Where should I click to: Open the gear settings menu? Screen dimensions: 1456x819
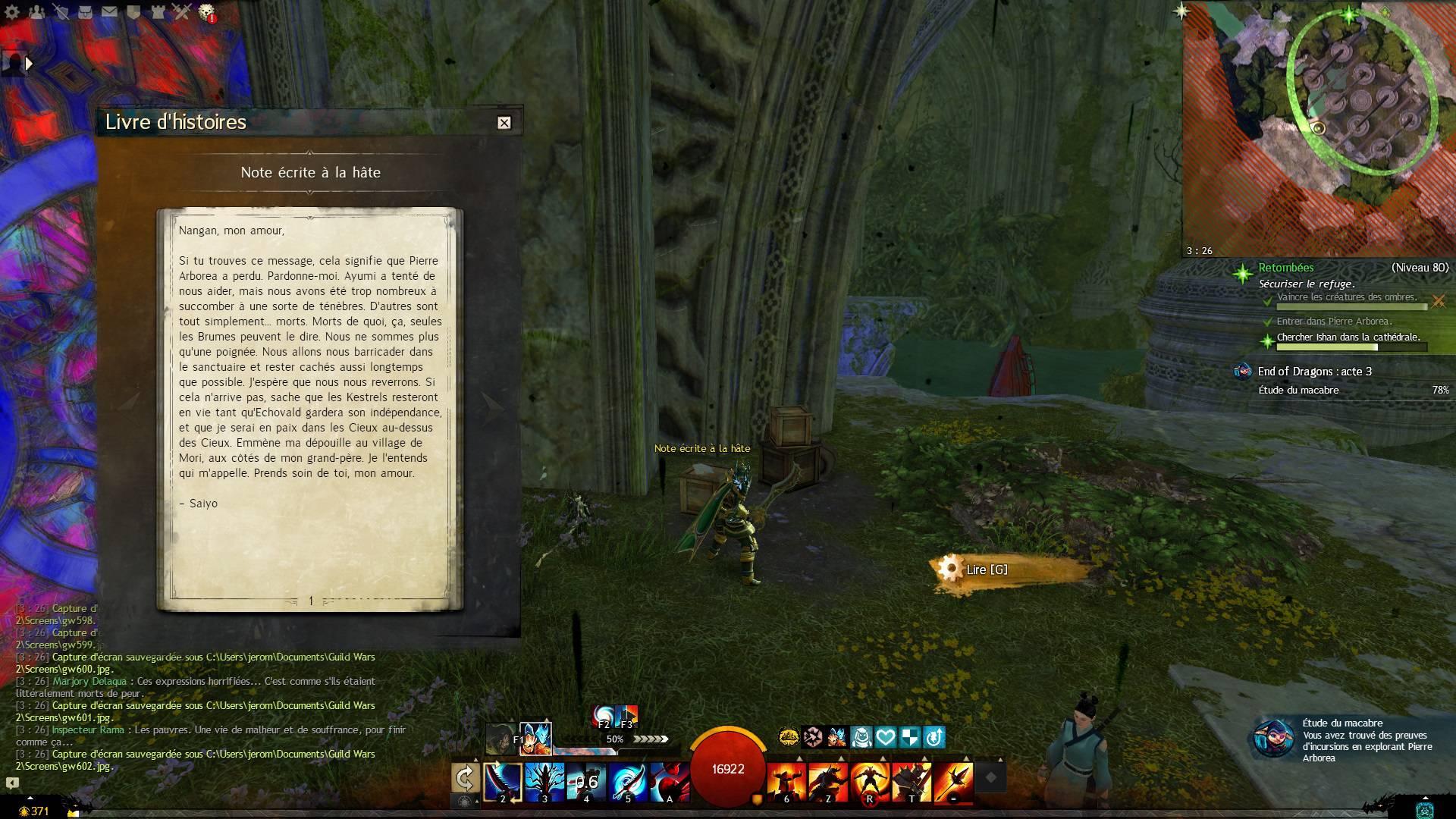(12, 11)
